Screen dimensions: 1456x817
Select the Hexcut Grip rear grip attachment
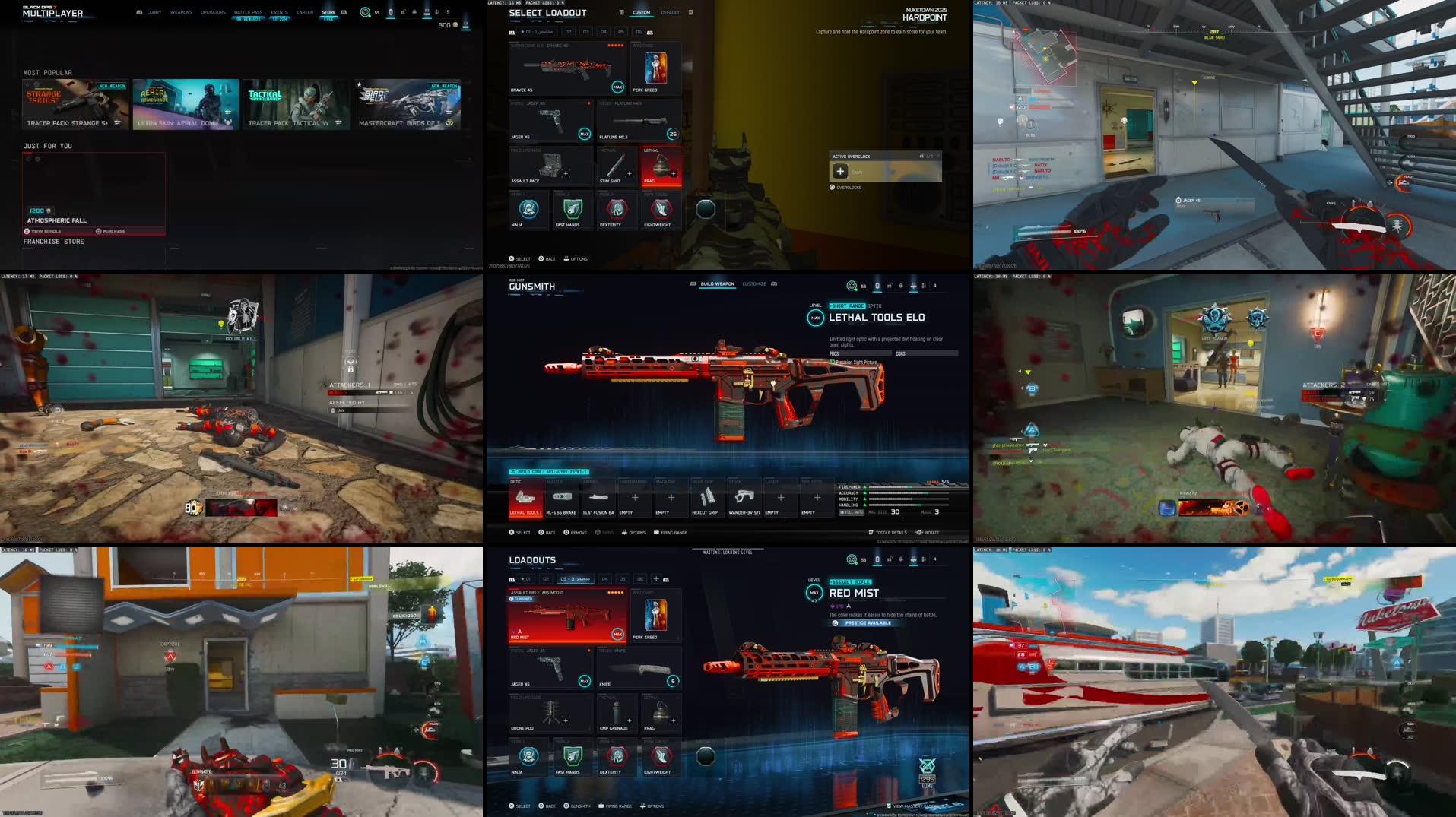pos(706,498)
